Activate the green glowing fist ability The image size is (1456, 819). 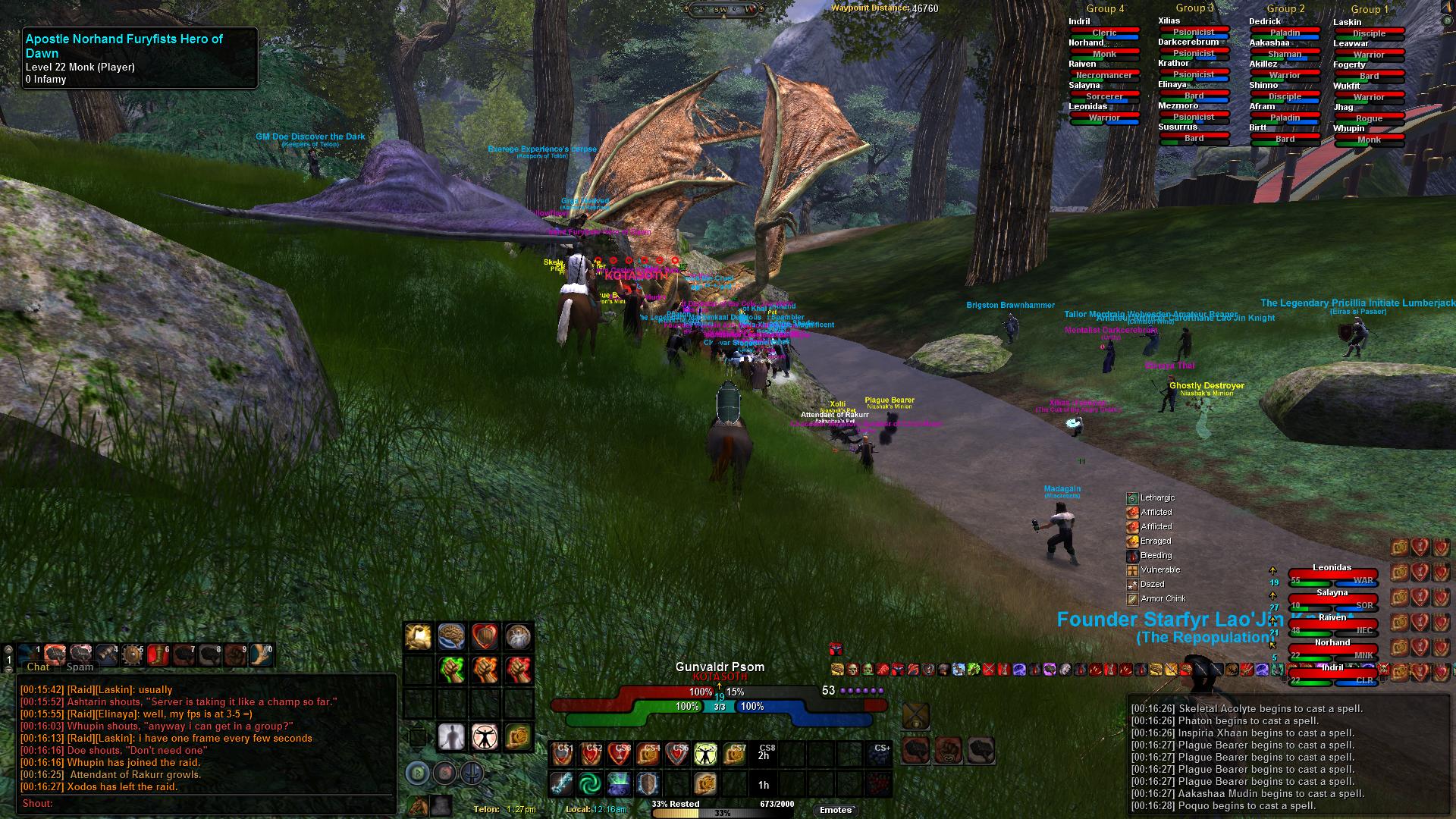[x=451, y=670]
